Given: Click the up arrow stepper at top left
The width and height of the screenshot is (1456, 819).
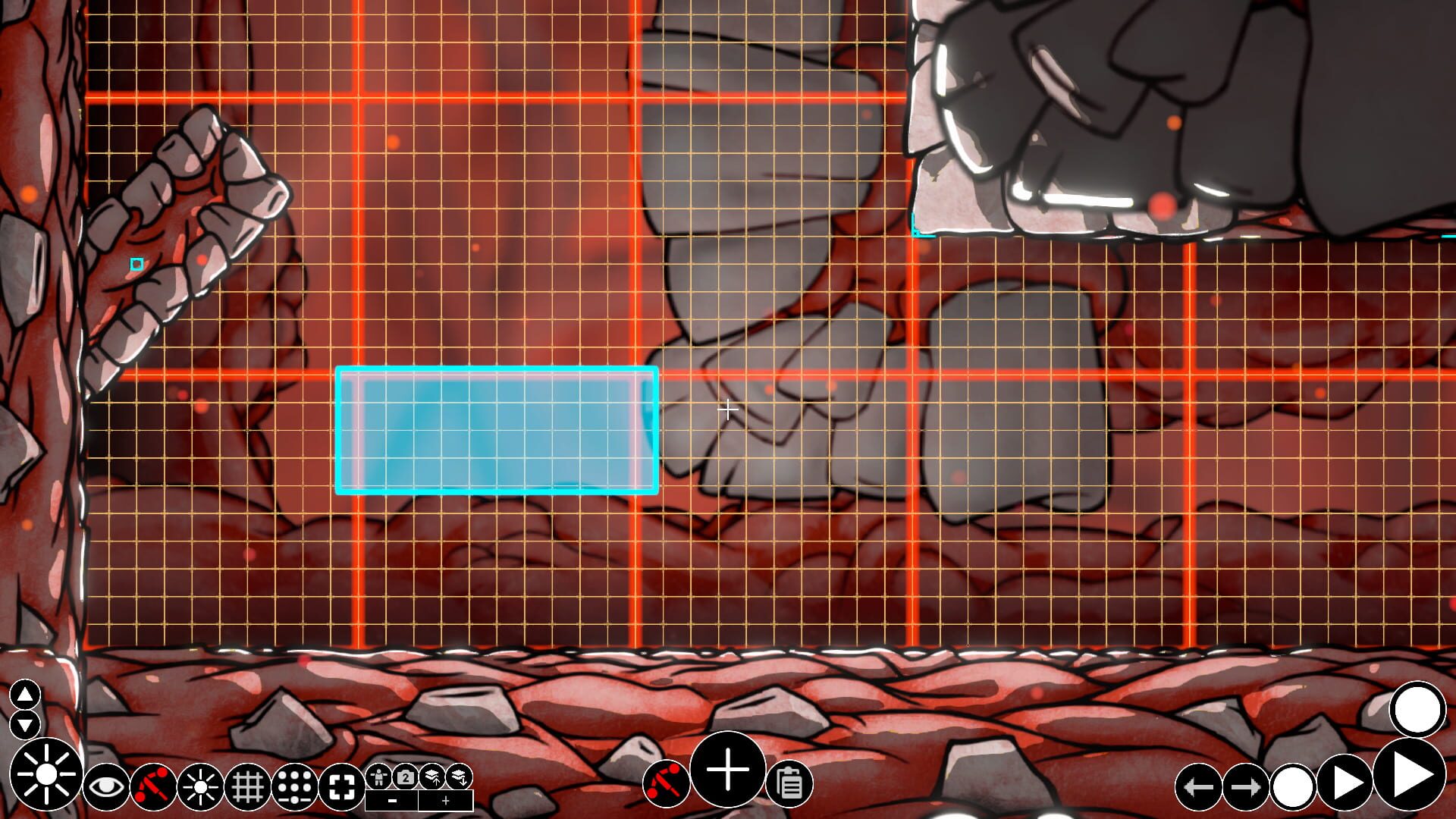Looking at the screenshot, I should click(24, 695).
